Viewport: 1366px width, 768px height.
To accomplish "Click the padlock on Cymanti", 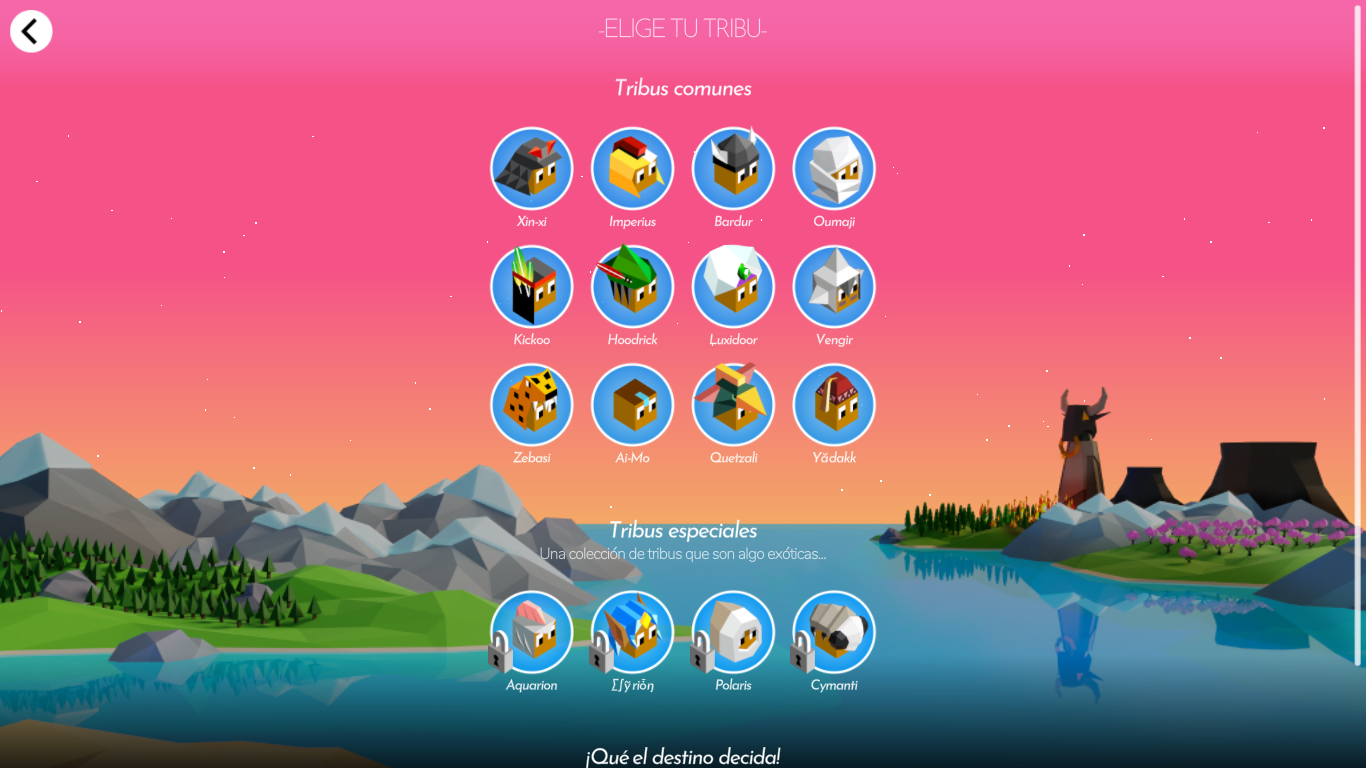I will tap(800, 655).
